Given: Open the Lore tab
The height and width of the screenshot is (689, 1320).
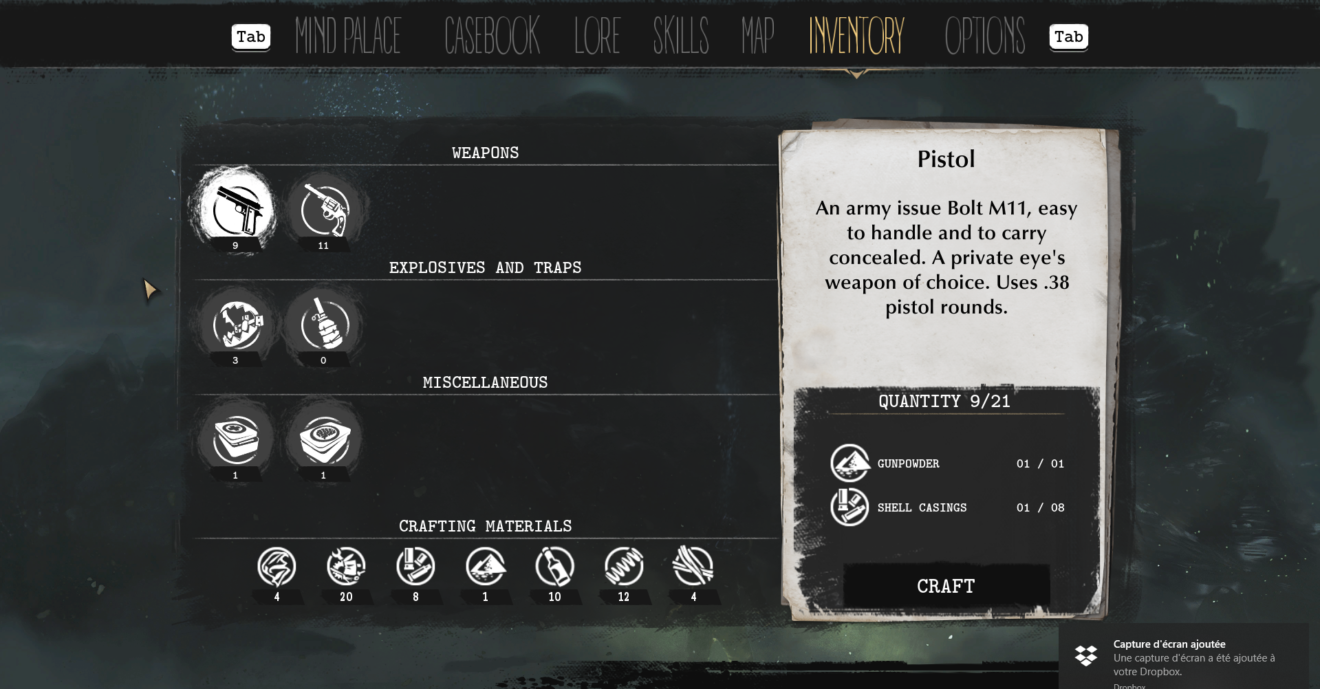Looking at the screenshot, I should pos(597,37).
